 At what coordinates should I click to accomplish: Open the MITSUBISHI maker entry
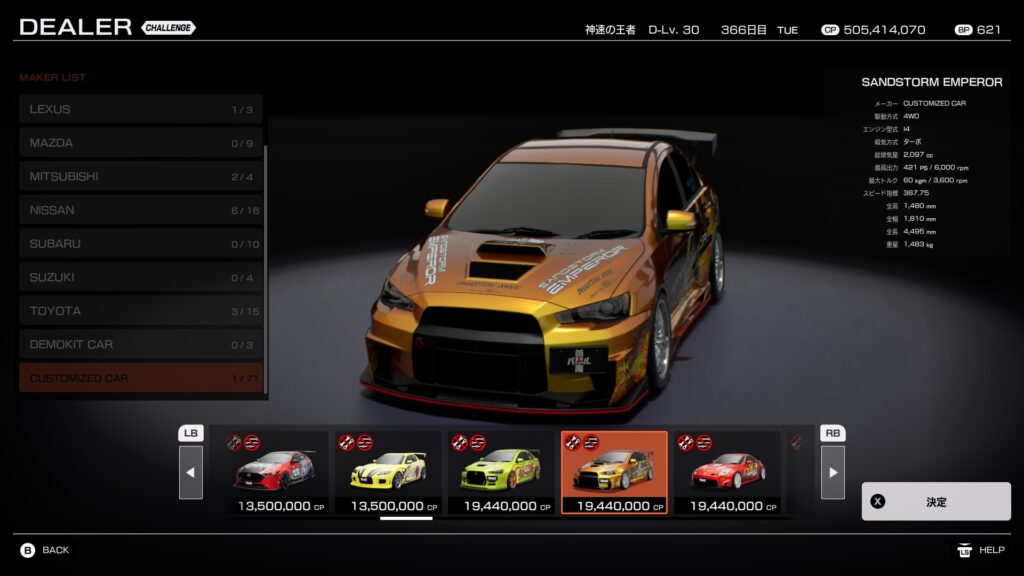tap(140, 177)
